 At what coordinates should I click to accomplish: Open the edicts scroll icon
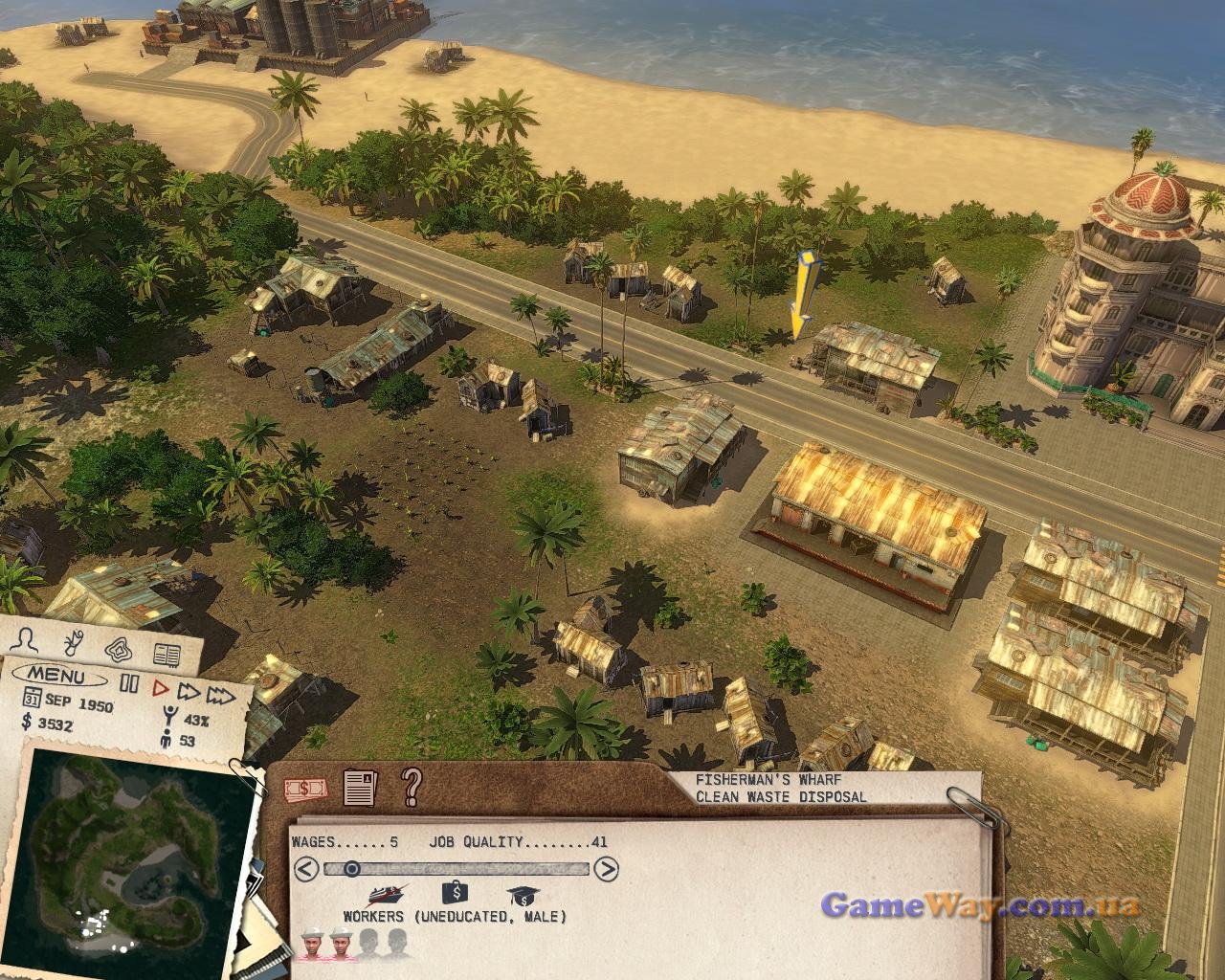click(73, 642)
